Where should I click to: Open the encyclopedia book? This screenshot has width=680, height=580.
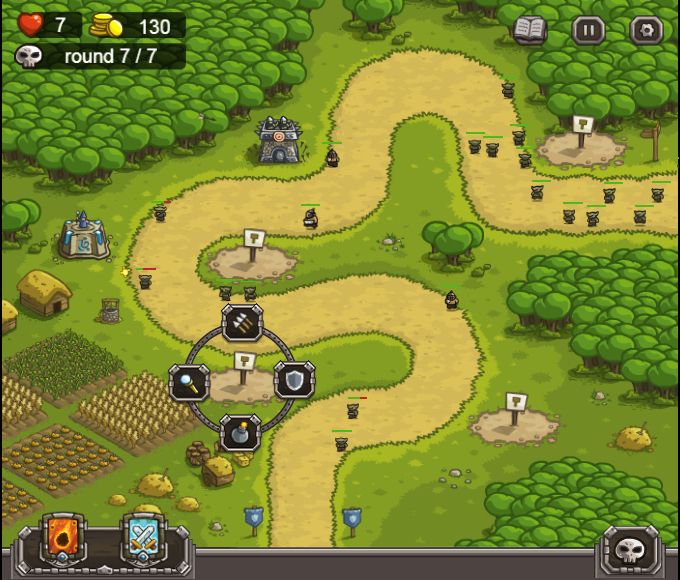[x=530, y=29]
